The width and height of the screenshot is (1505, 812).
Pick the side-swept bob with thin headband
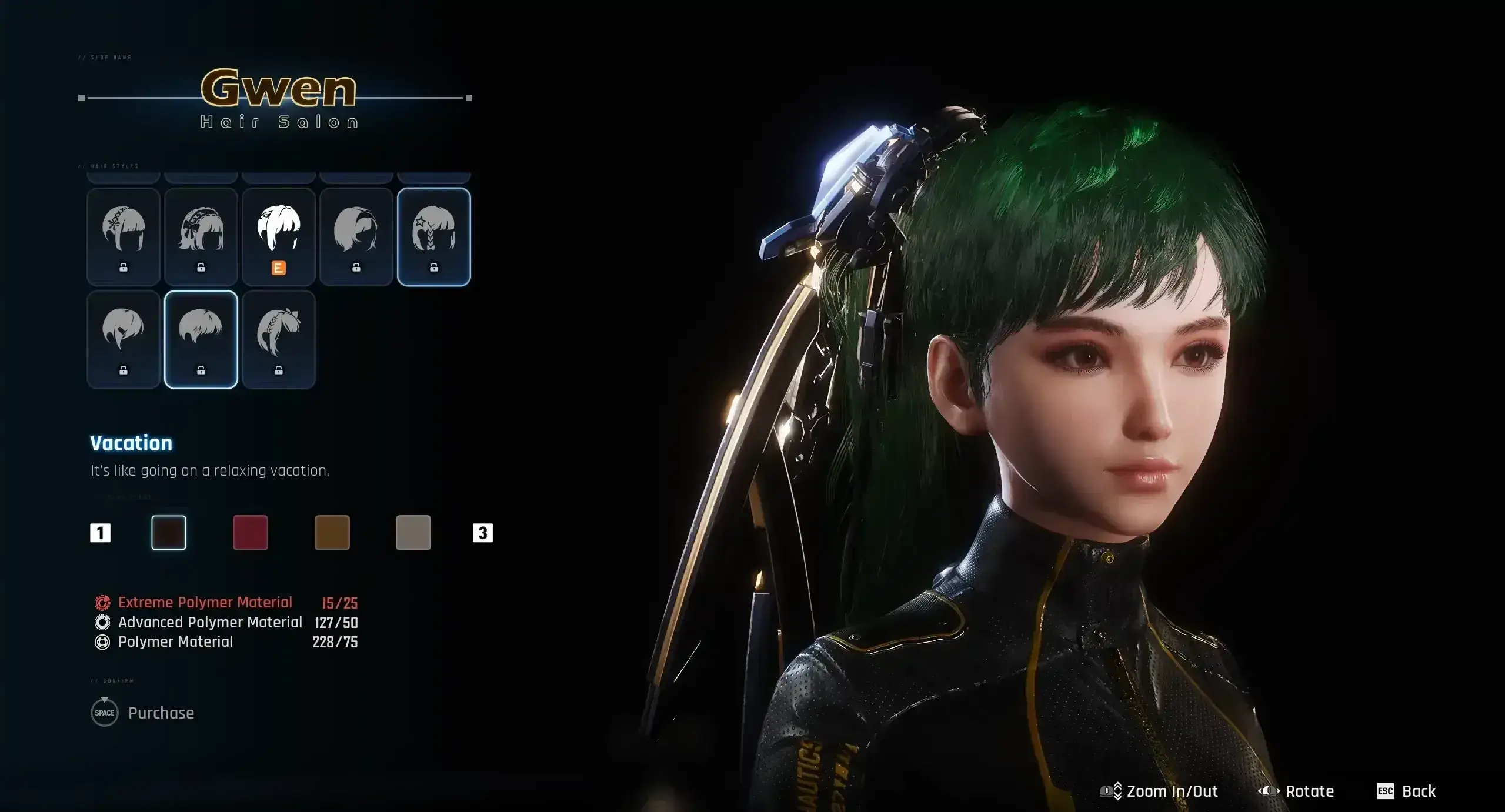click(x=356, y=236)
